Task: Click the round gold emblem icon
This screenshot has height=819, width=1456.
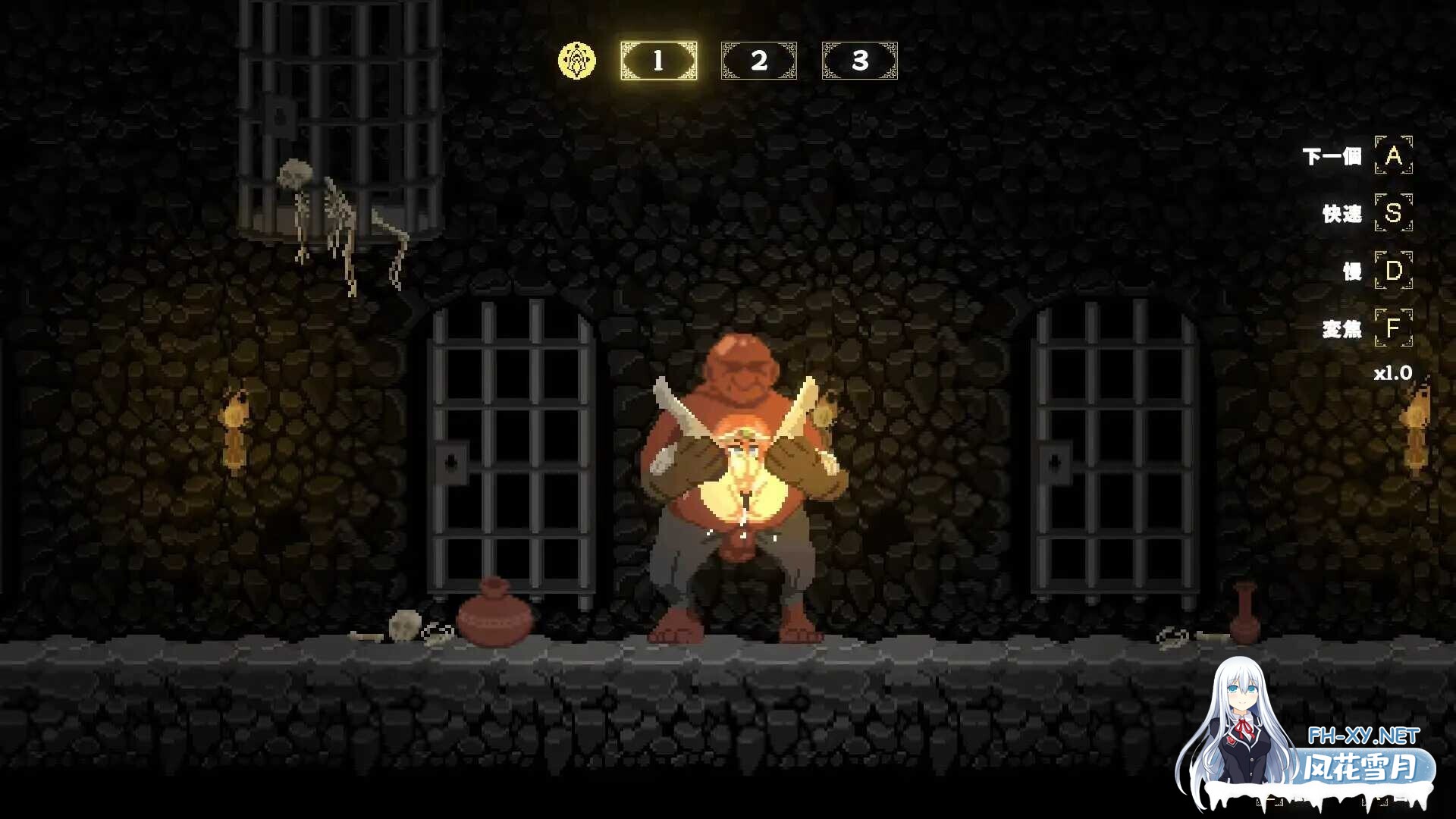Action: click(577, 61)
